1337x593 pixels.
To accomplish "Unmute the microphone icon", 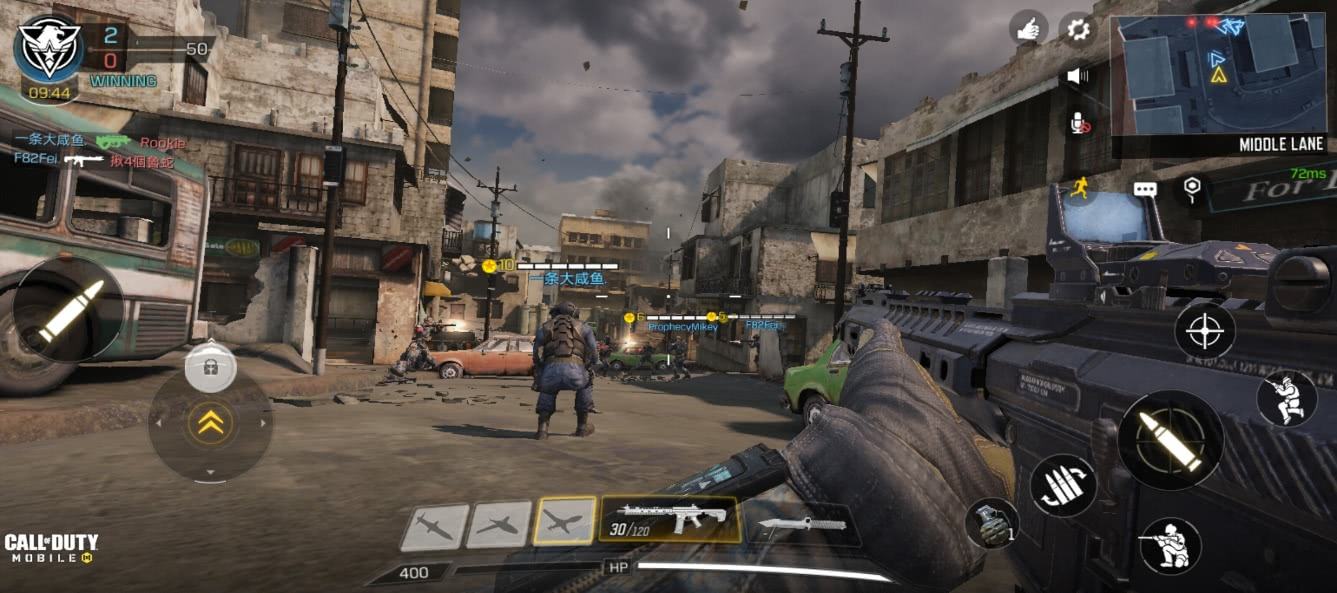I will (x=1079, y=123).
